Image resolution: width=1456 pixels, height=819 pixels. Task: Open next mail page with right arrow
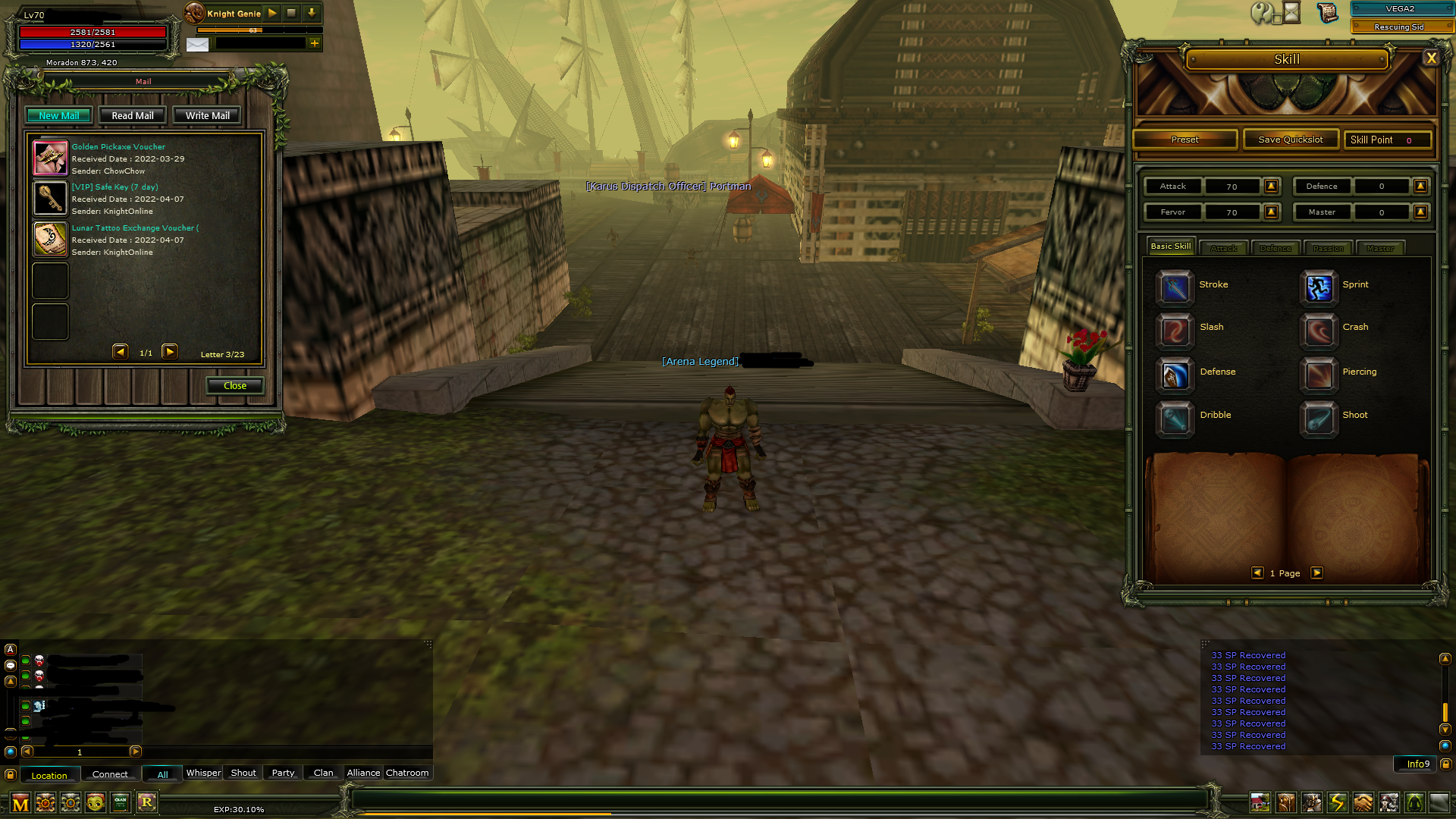(x=170, y=351)
